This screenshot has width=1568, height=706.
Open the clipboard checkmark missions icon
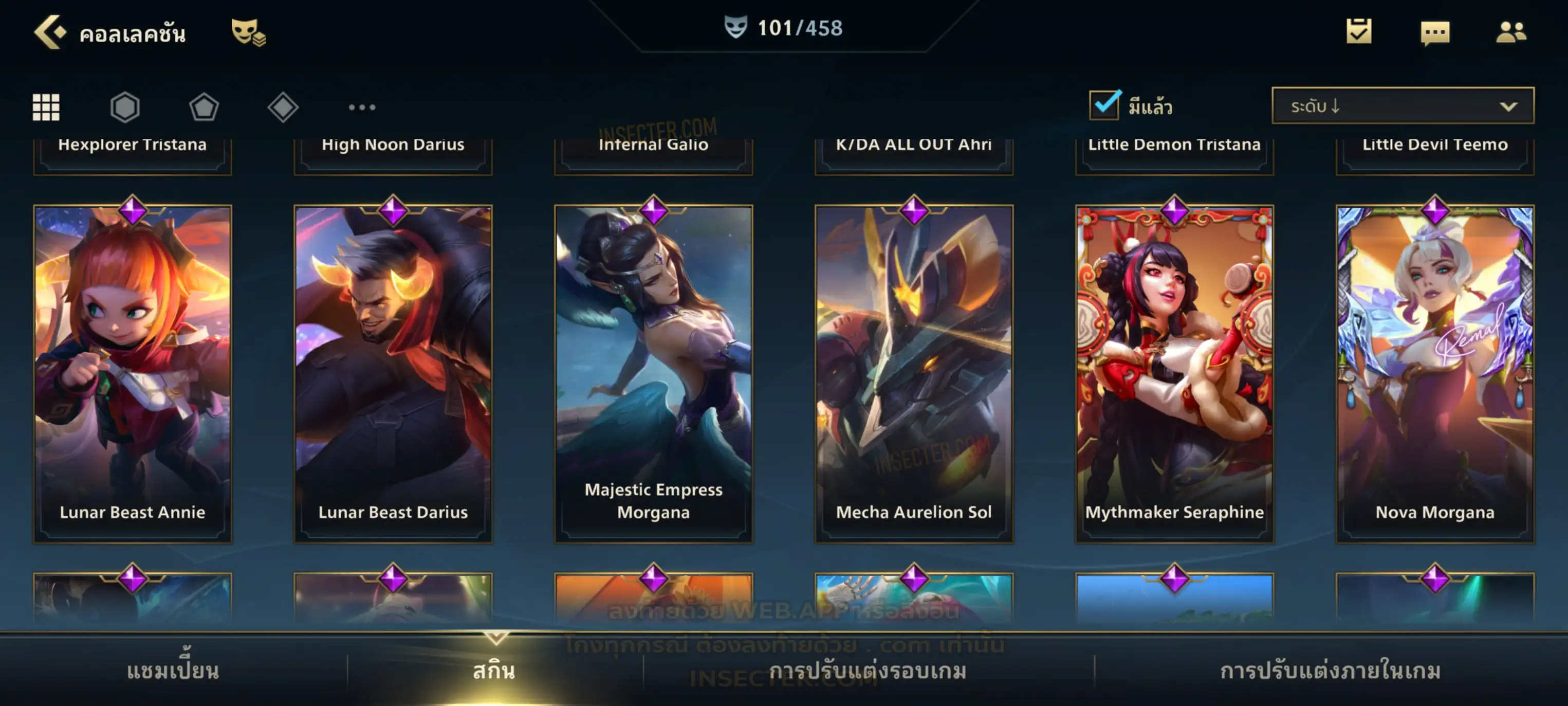[1358, 31]
